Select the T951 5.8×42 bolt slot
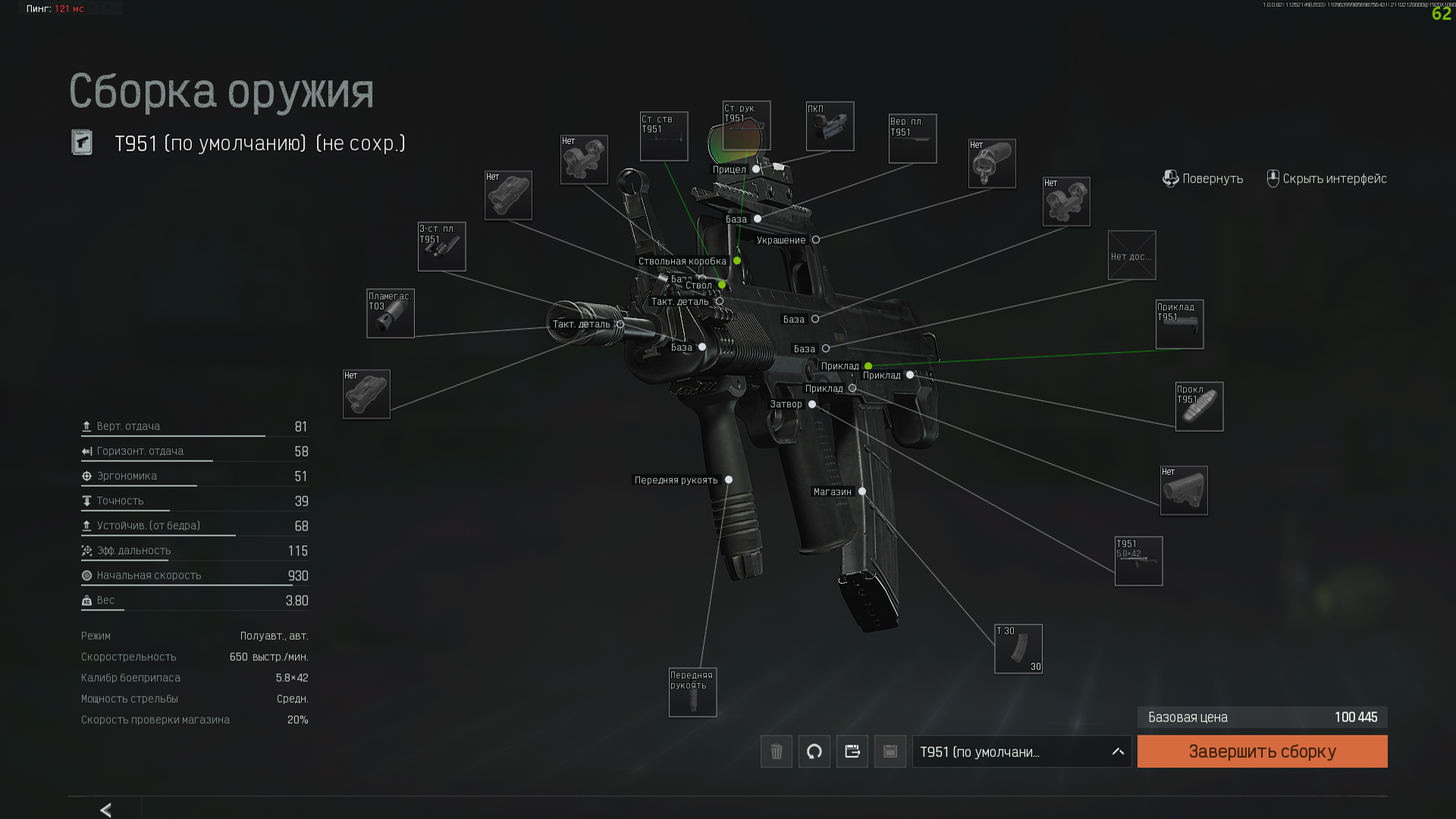The image size is (1456, 819). (1138, 561)
